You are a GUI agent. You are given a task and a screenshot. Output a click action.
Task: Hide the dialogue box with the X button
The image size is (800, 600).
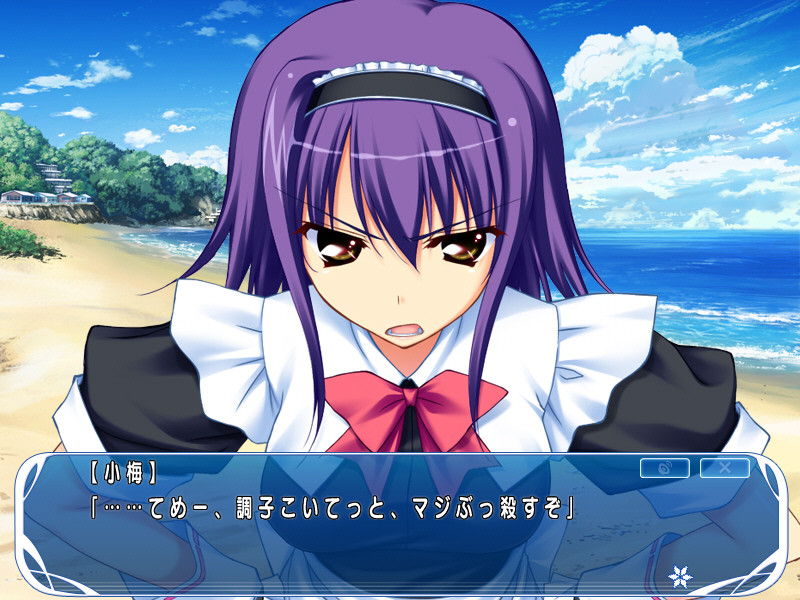[x=724, y=468]
